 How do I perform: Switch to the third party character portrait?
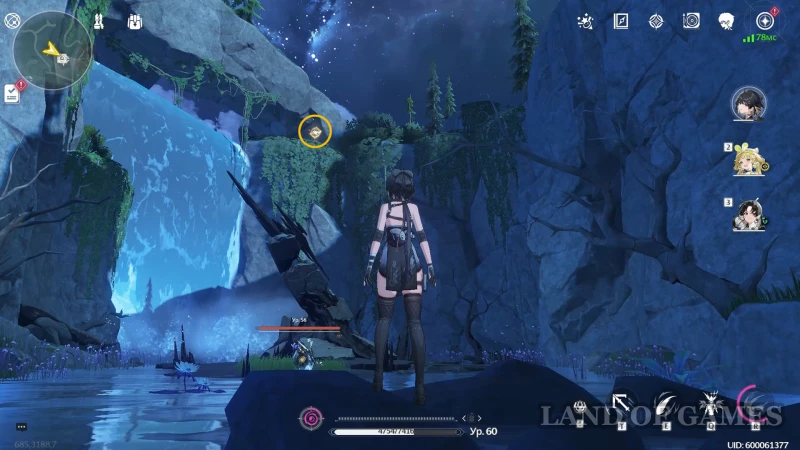[747, 215]
